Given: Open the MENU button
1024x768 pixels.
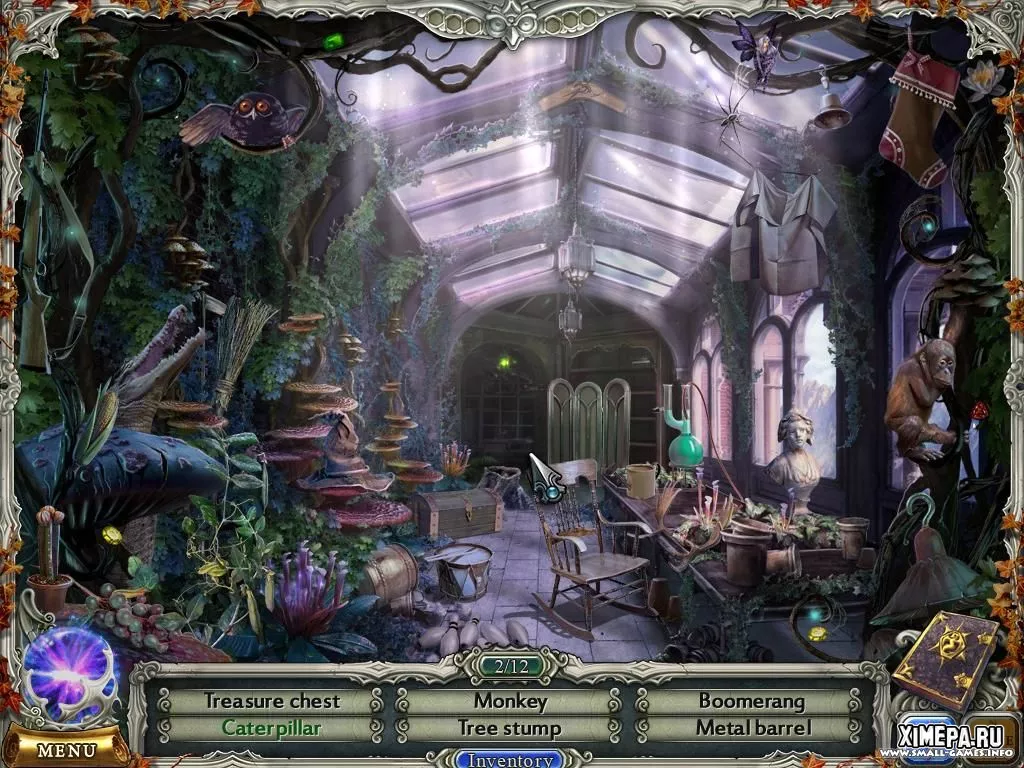Looking at the screenshot, I should (x=66, y=748).
